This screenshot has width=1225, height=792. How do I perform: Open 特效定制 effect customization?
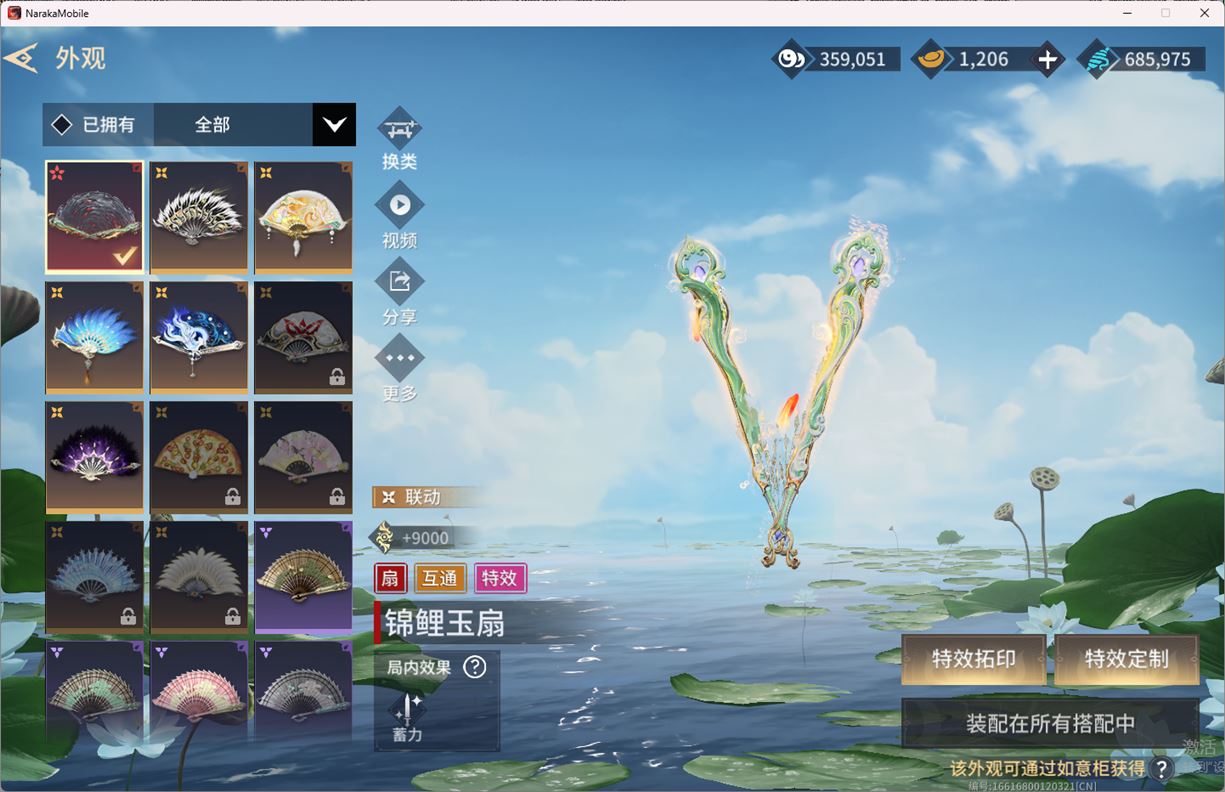pyautogui.click(x=1126, y=659)
